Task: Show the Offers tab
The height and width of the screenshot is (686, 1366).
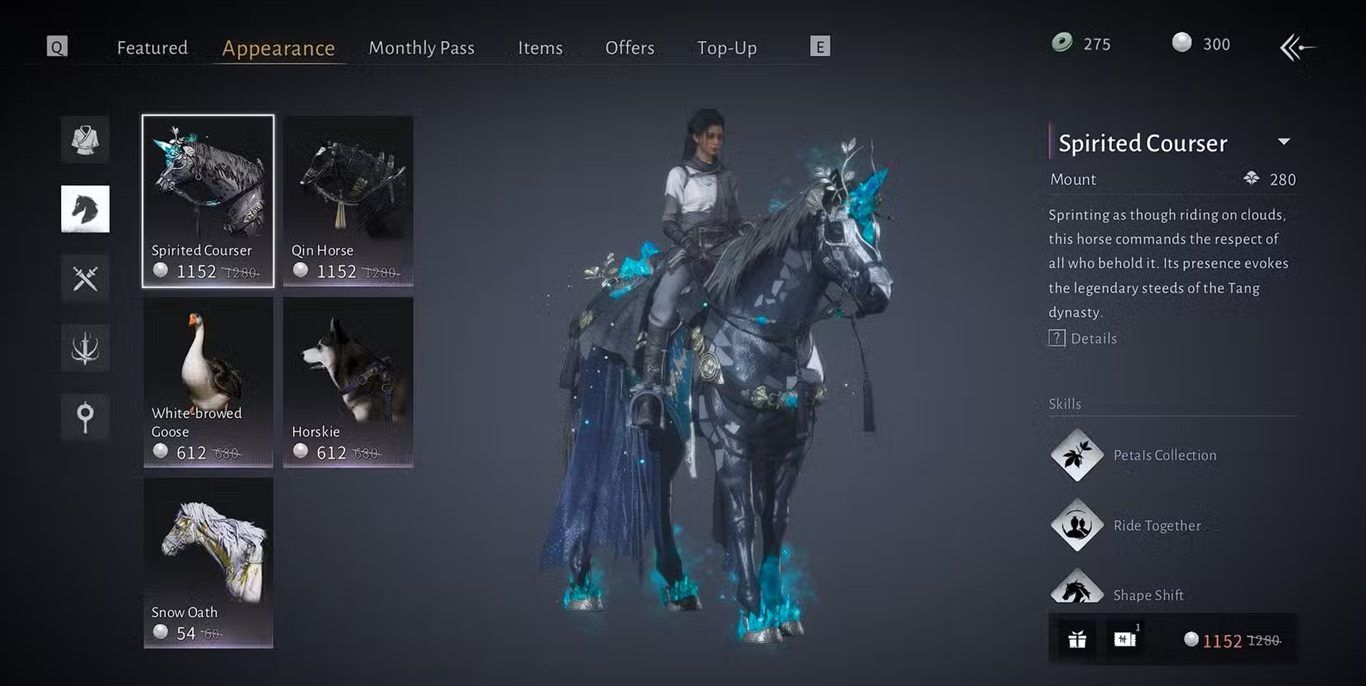Action: [x=629, y=48]
